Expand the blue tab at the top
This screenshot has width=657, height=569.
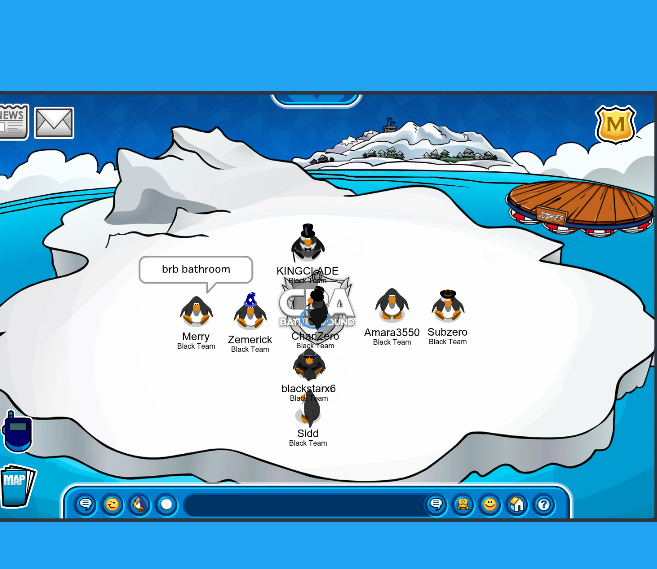coord(316,99)
